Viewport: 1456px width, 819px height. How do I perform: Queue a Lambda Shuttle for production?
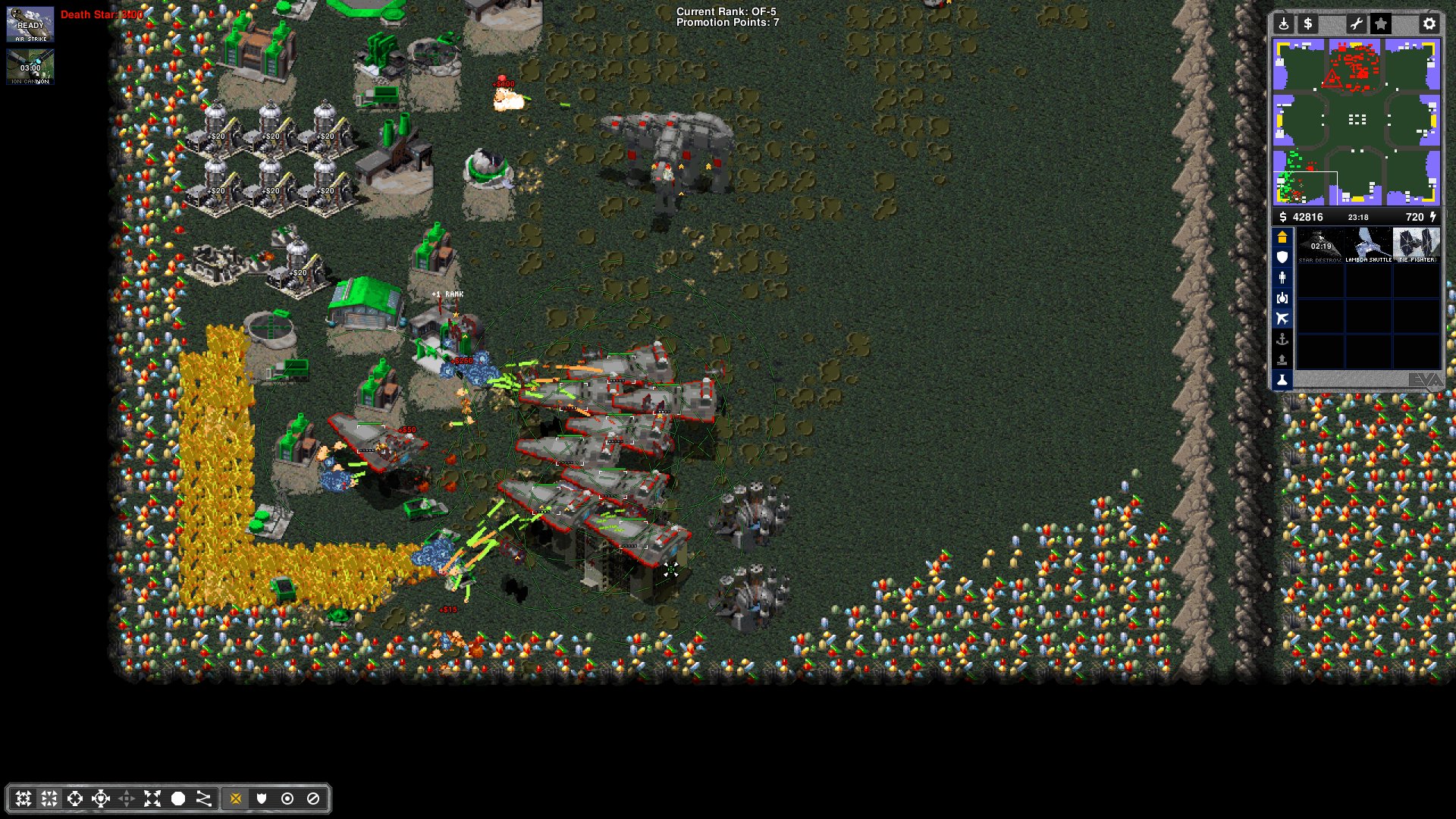coord(1368,246)
